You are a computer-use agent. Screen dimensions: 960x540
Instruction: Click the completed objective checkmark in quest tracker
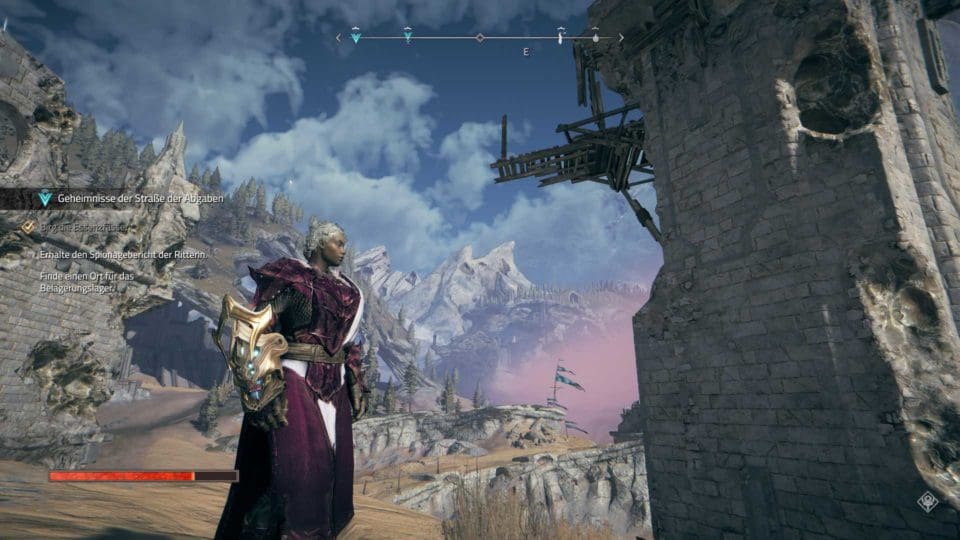[28, 227]
